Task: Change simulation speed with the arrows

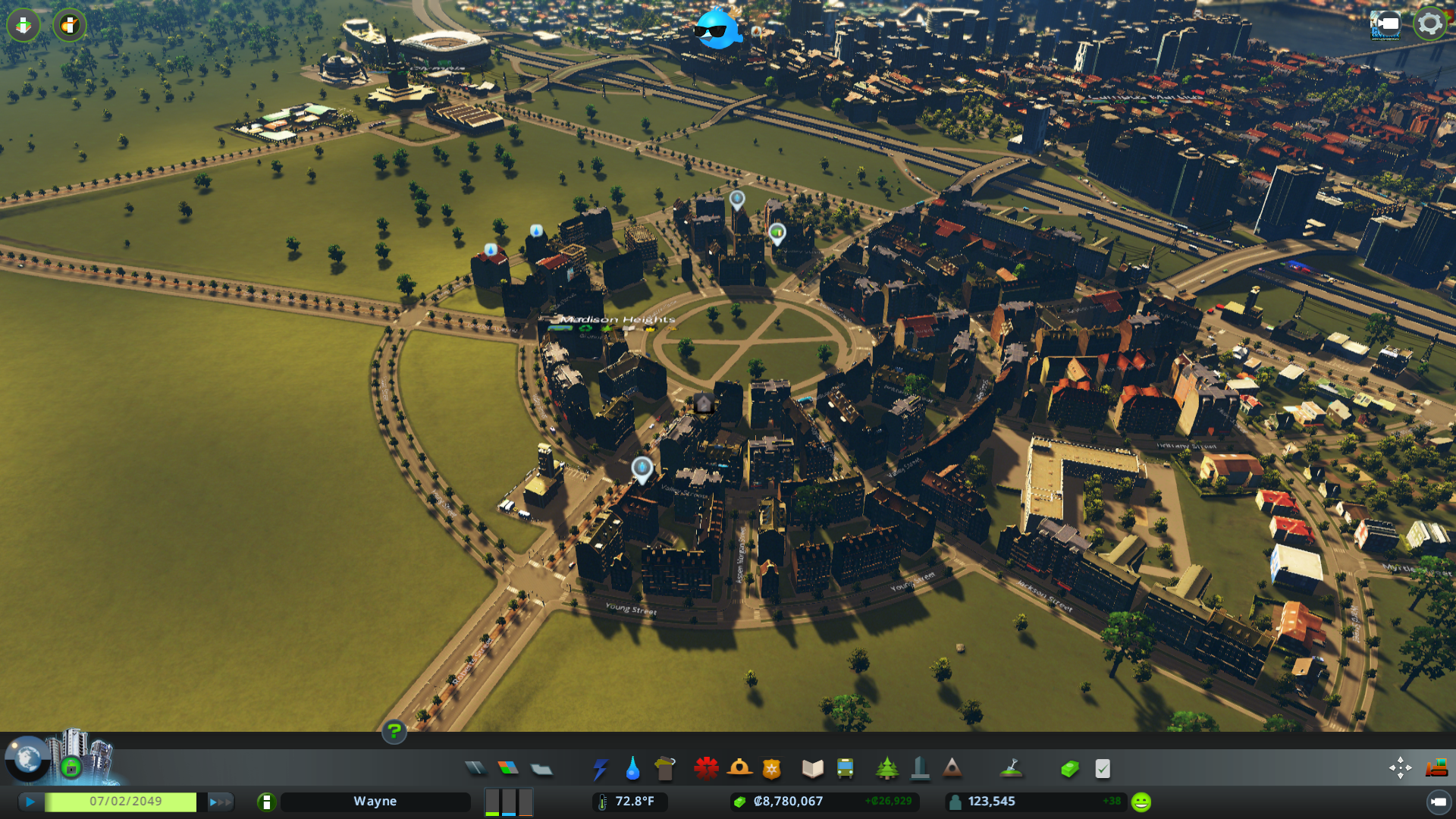Action: point(220,802)
